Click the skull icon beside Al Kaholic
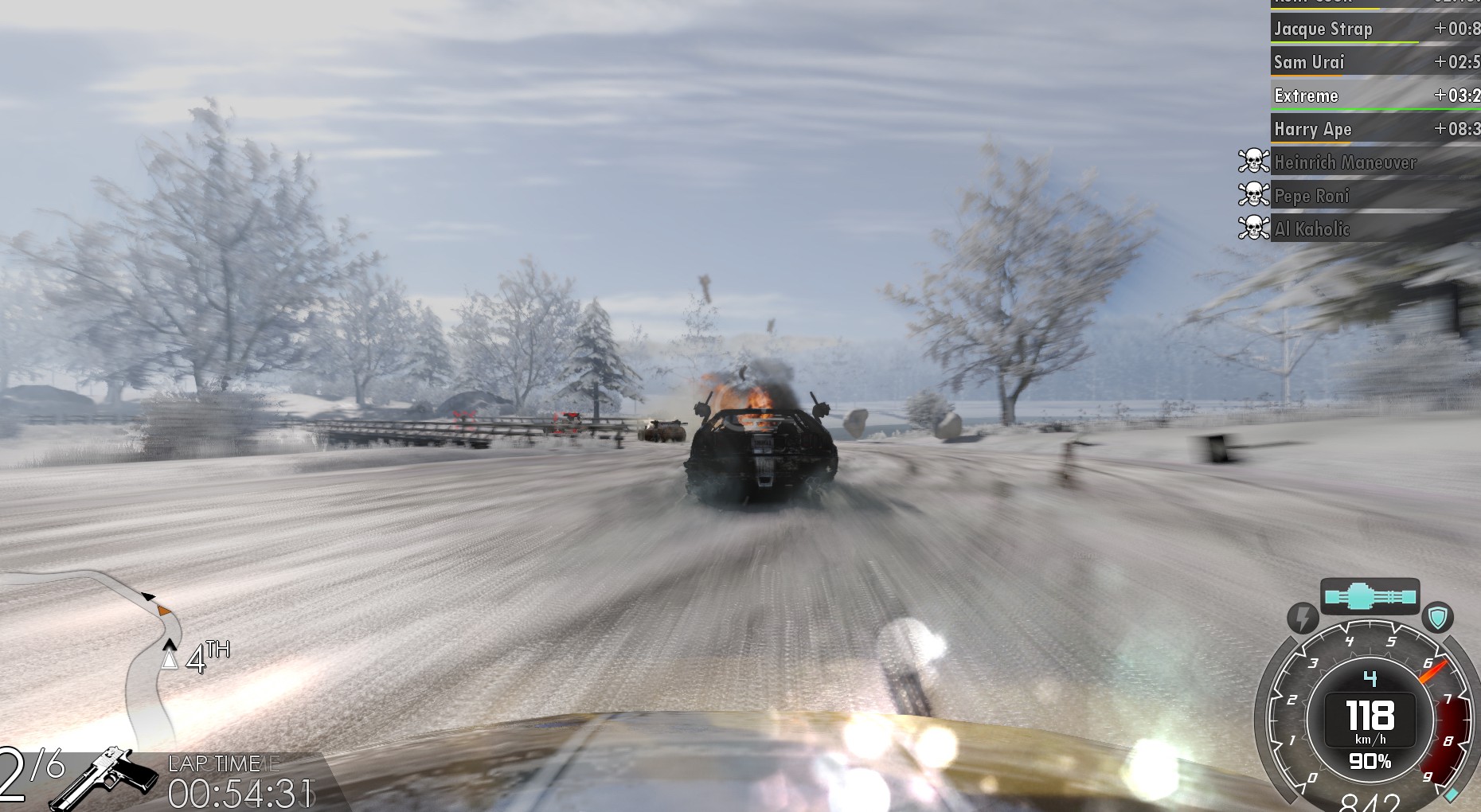The width and height of the screenshot is (1481, 812). point(1252,229)
